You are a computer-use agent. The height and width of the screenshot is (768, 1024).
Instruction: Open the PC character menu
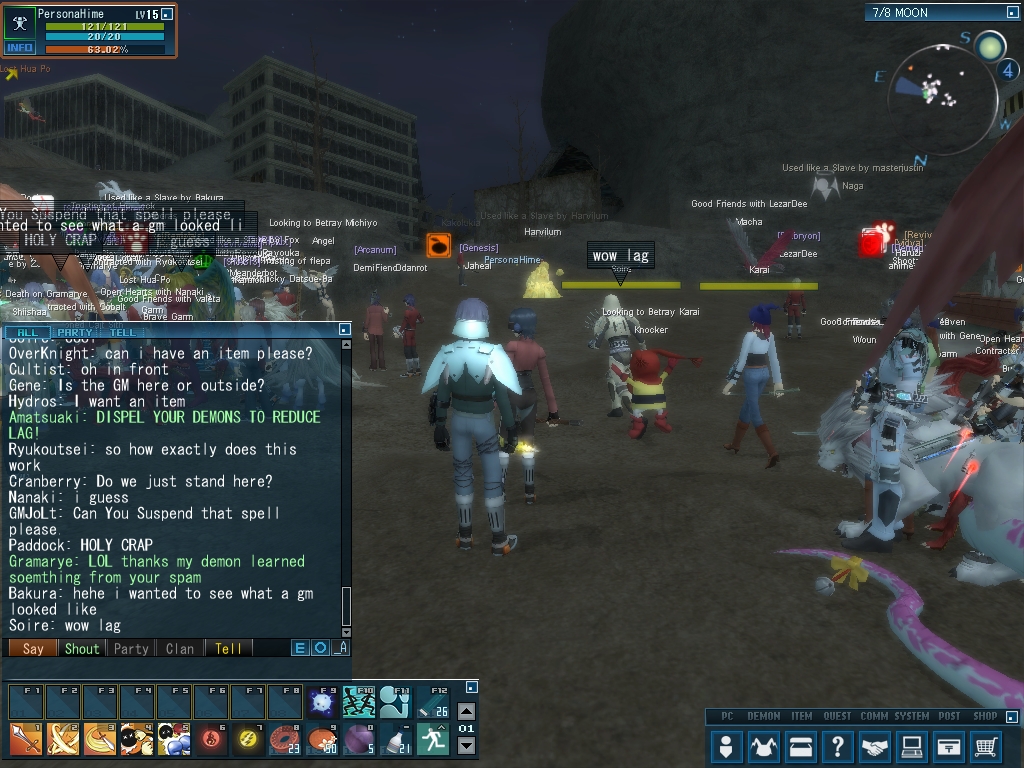[x=727, y=746]
